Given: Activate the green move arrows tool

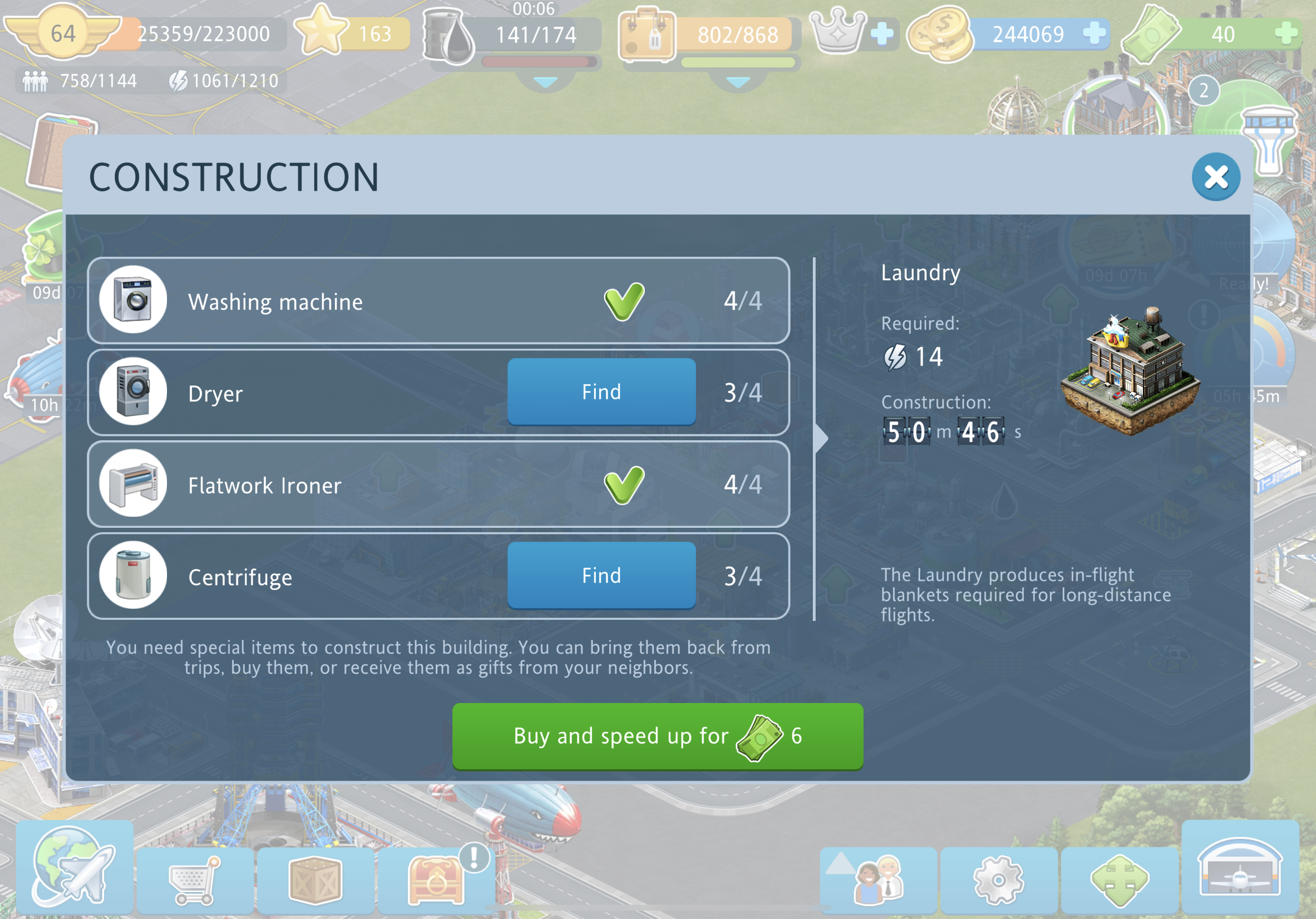Looking at the screenshot, I should click(x=1119, y=879).
